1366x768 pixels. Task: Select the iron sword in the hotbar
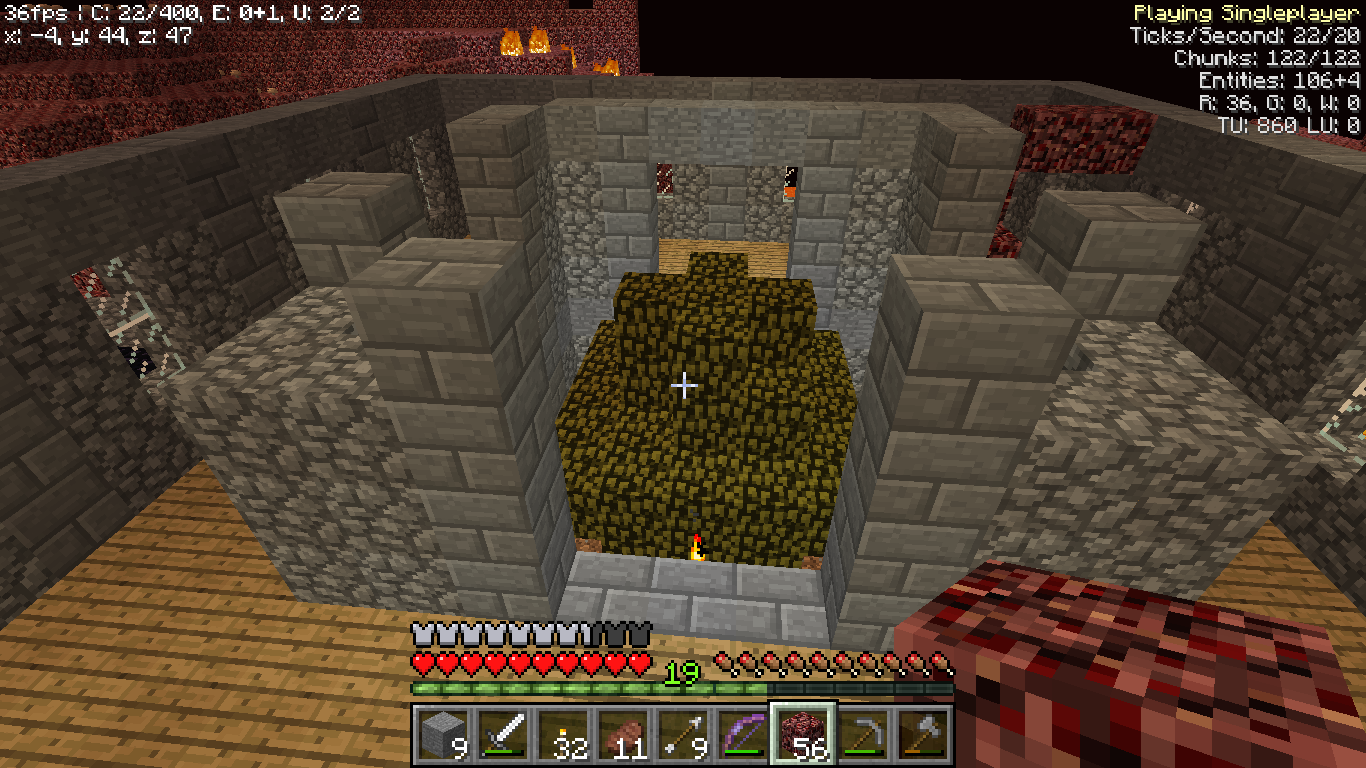click(x=500, y=733)
